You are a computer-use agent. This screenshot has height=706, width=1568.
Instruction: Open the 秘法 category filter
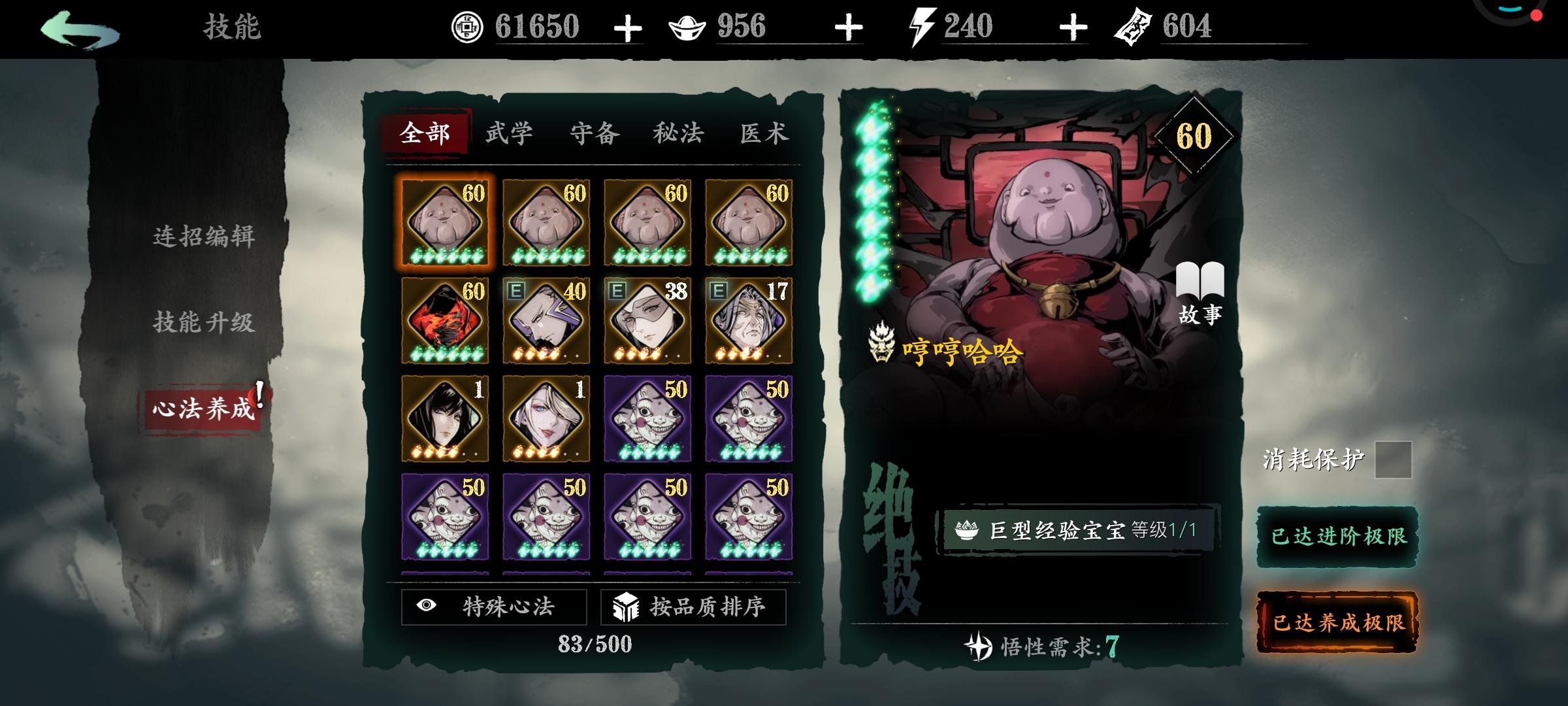pyautogui.click(x=676, y=133)
